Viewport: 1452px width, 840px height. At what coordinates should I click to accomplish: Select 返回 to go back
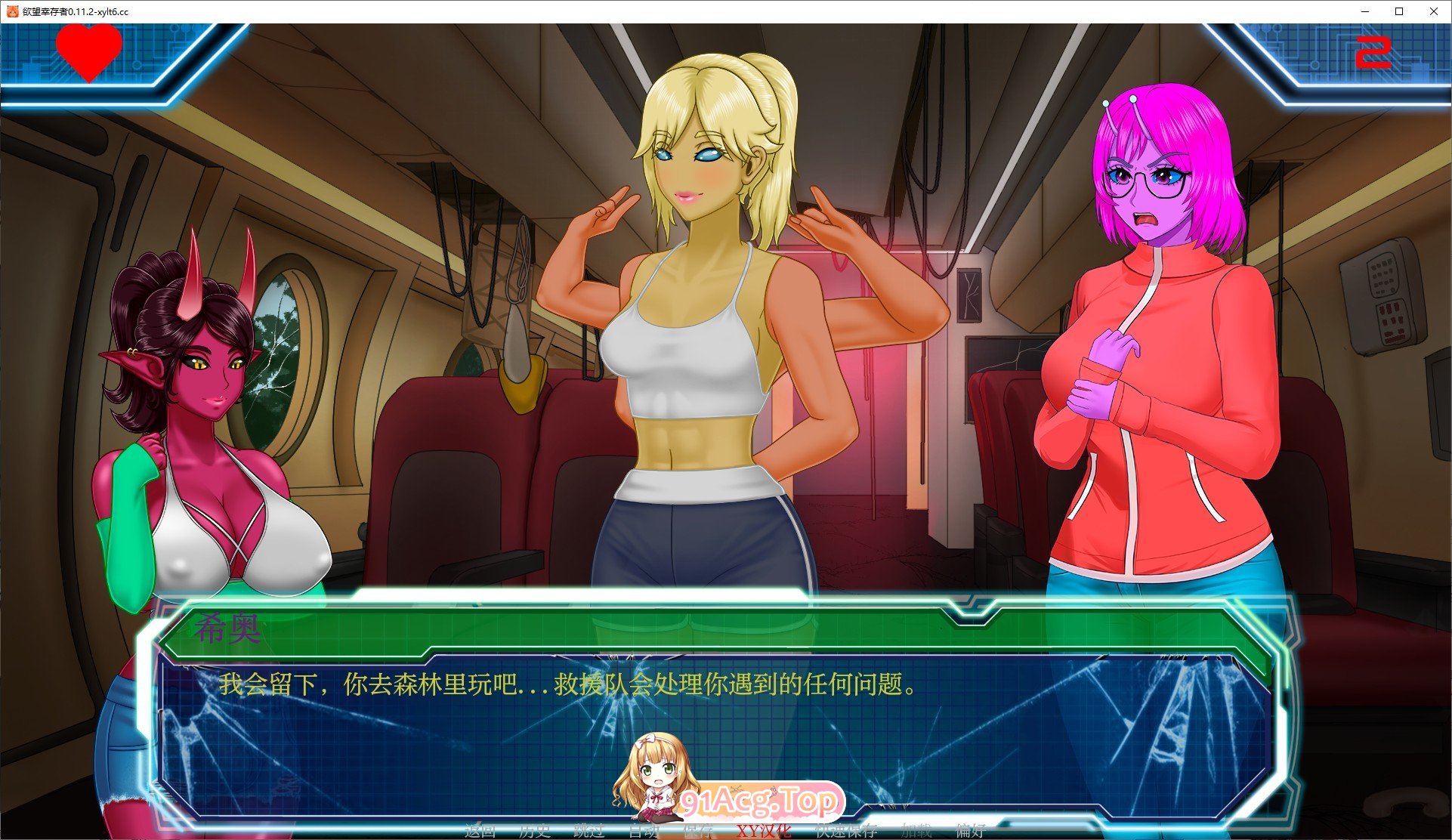[481, 831]
